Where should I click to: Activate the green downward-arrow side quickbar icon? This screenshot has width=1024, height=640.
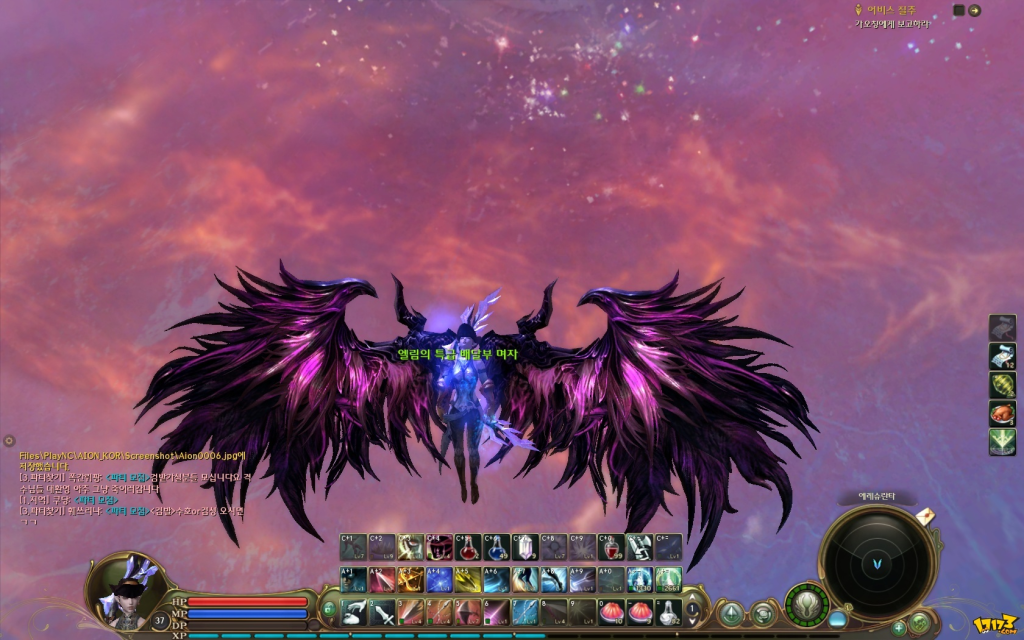(1002, 442)
